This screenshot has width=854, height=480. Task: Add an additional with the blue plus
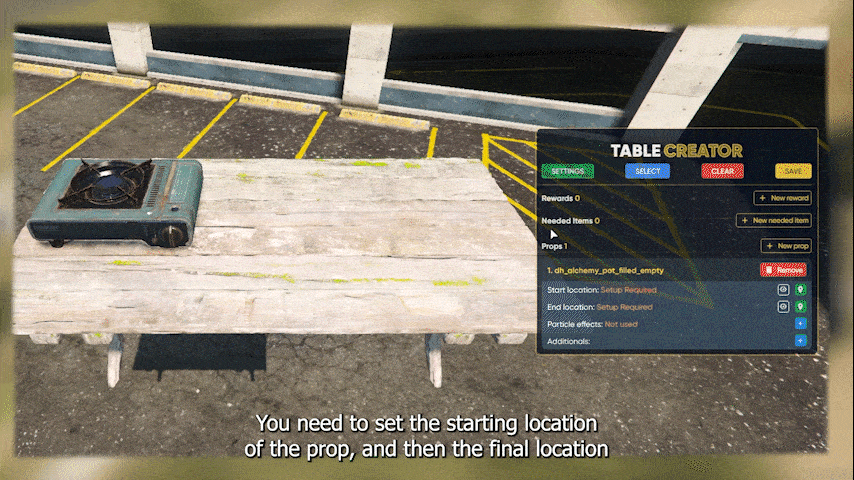point(801,341)
